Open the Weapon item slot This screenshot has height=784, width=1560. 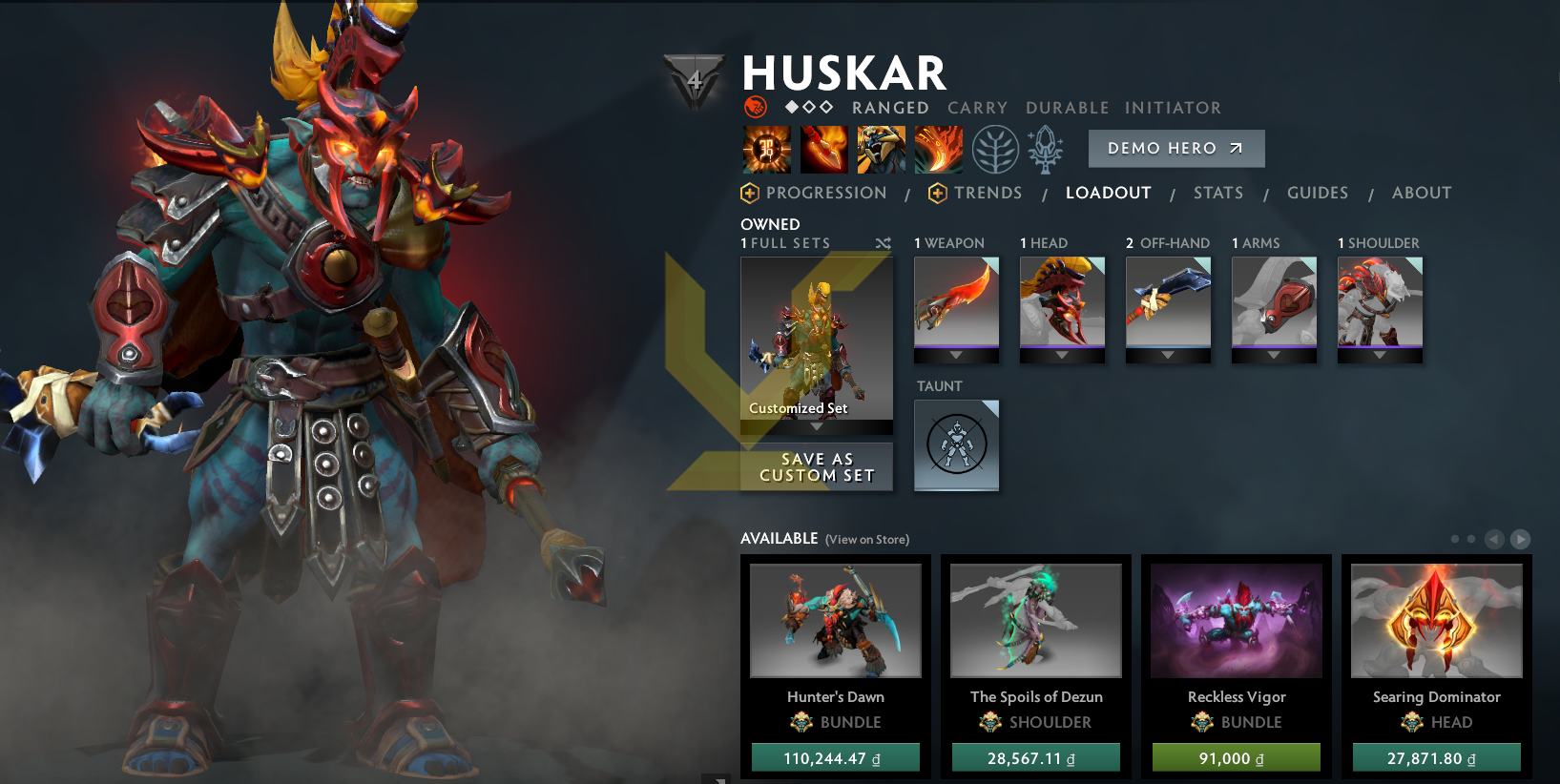(x=956, y=302)
